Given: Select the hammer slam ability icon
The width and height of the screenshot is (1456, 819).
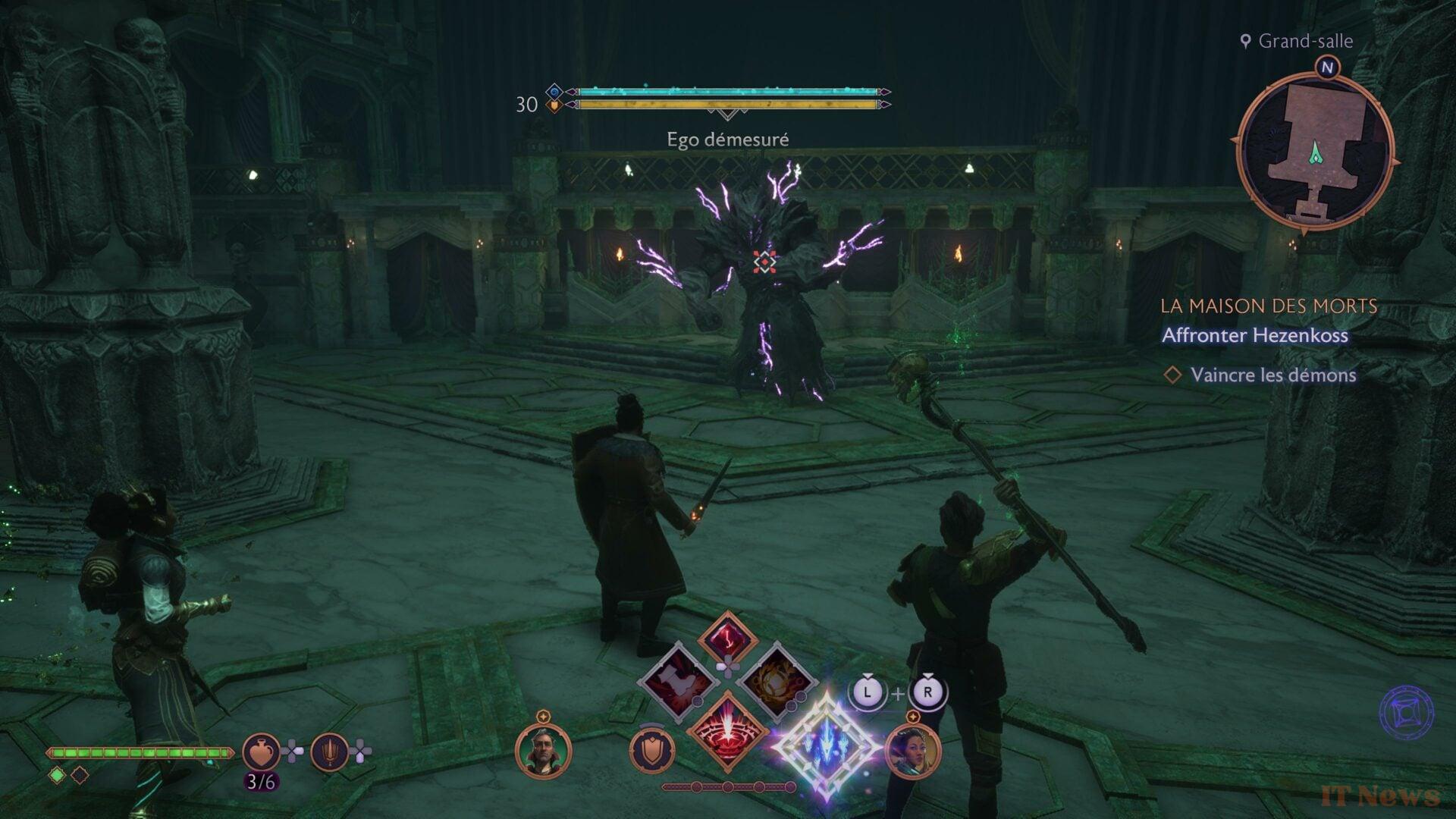Looking at the screenshot, I should tap(681, 680).
